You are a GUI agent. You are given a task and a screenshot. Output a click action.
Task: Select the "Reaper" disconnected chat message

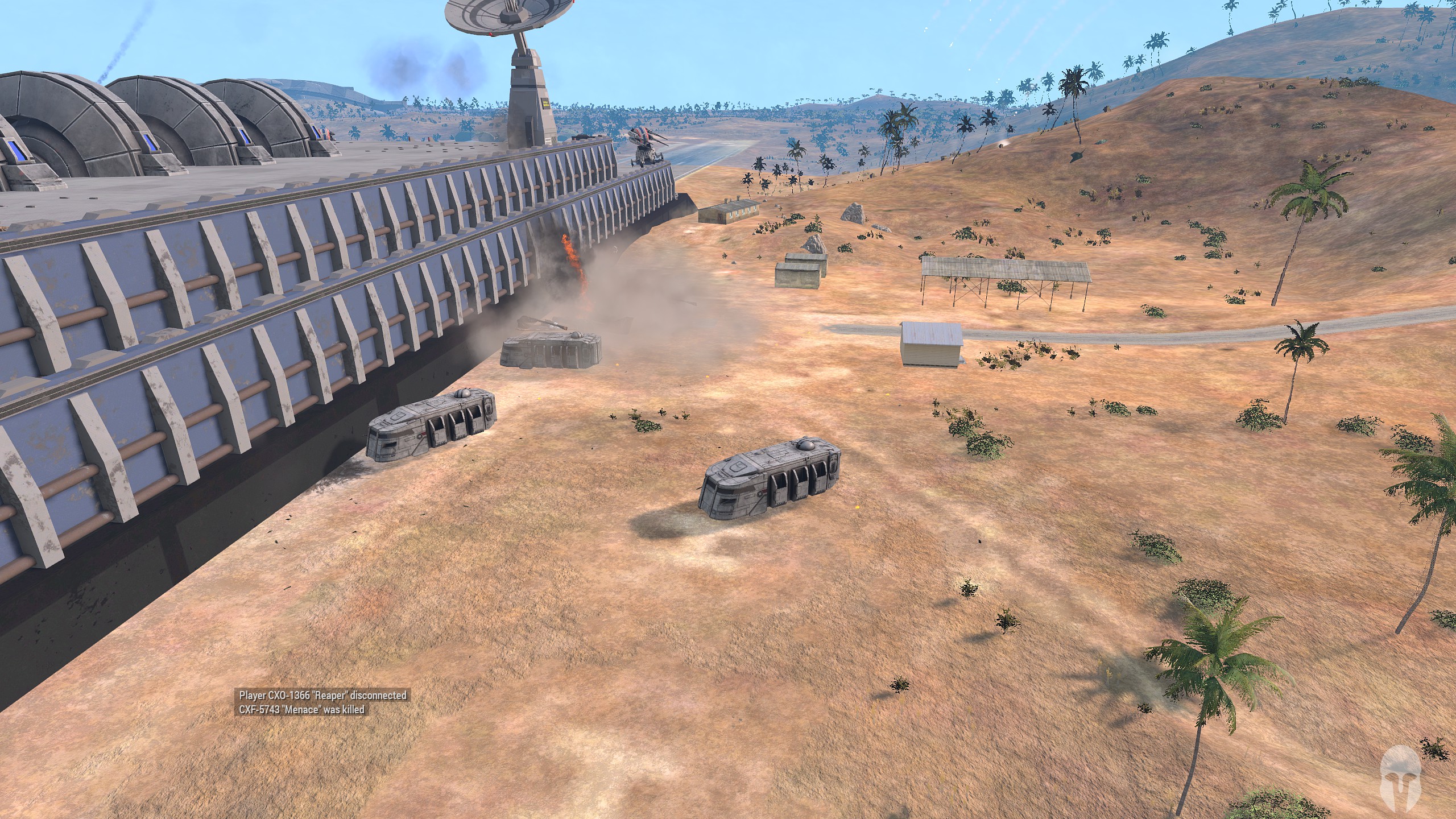322,695
